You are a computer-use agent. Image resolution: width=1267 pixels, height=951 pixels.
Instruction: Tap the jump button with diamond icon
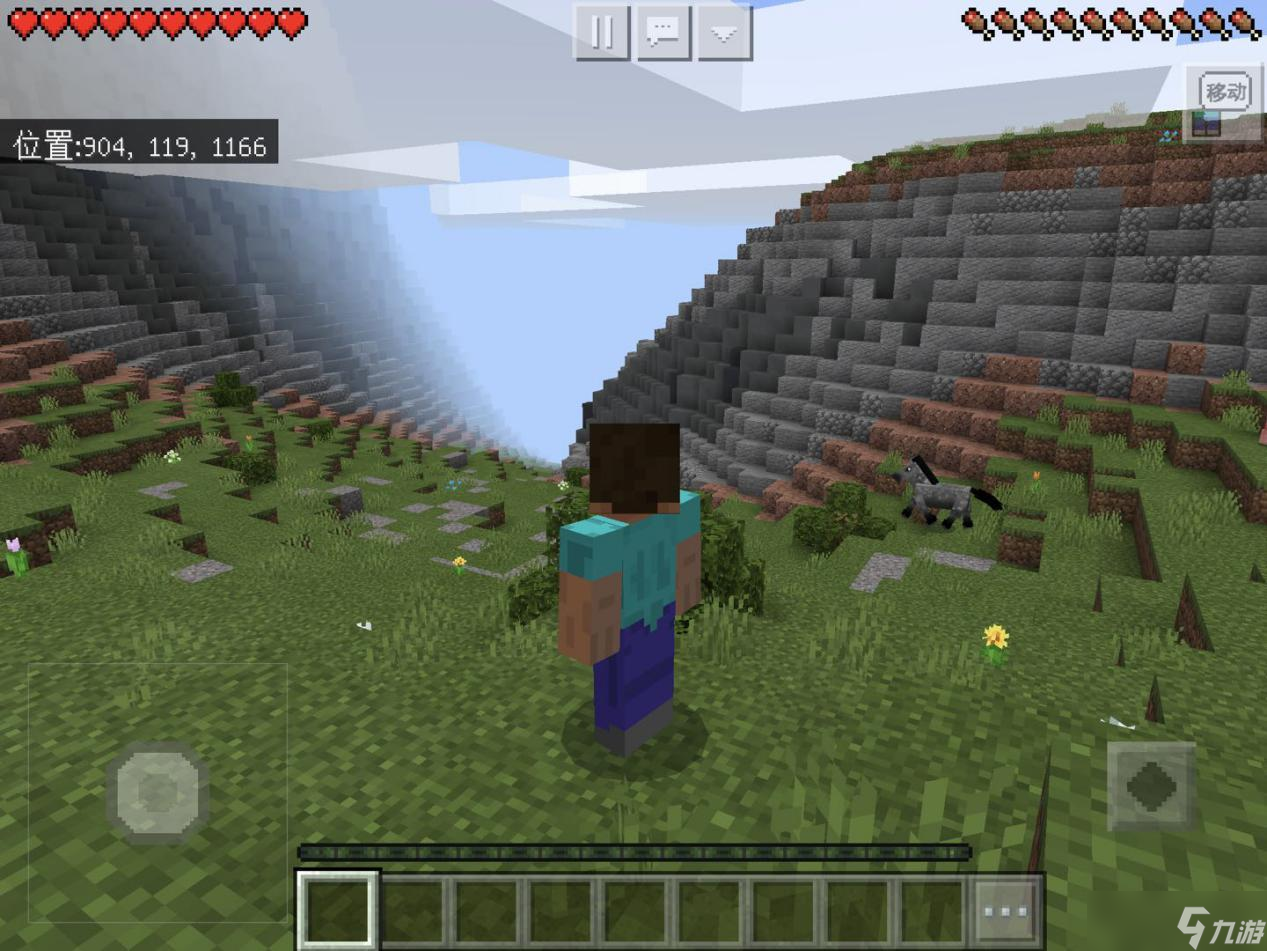(1151, 785)
